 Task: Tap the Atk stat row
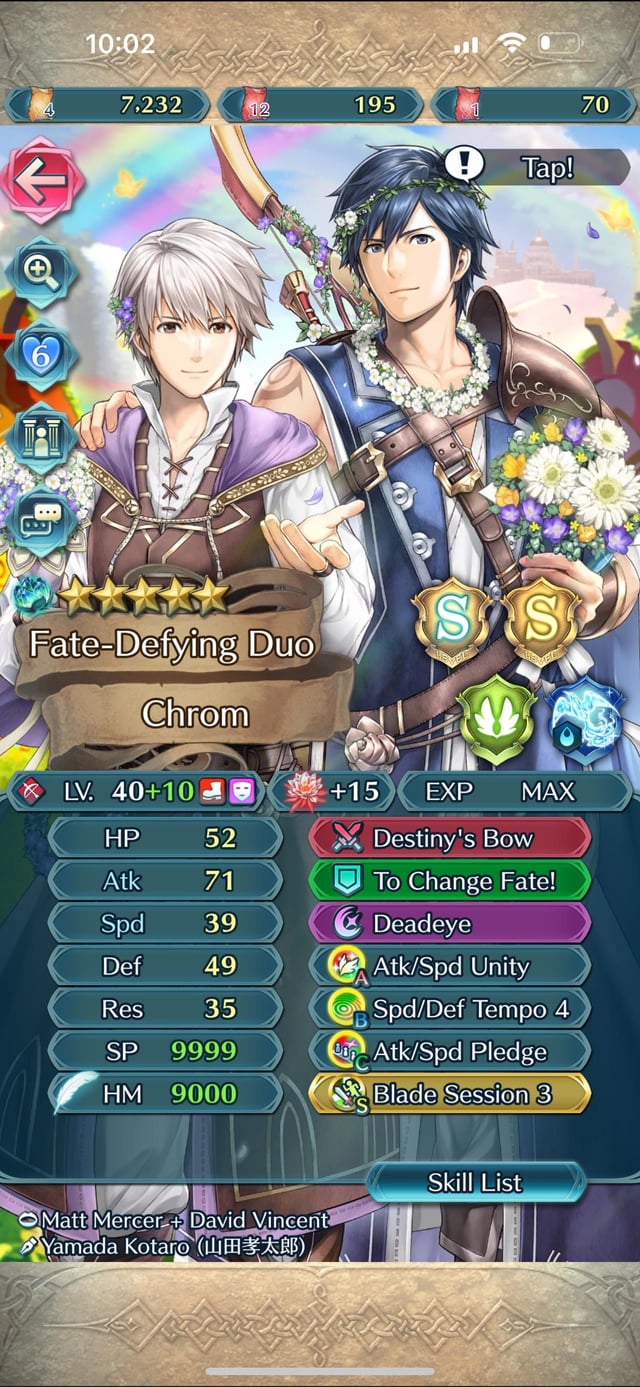(165, 881)
